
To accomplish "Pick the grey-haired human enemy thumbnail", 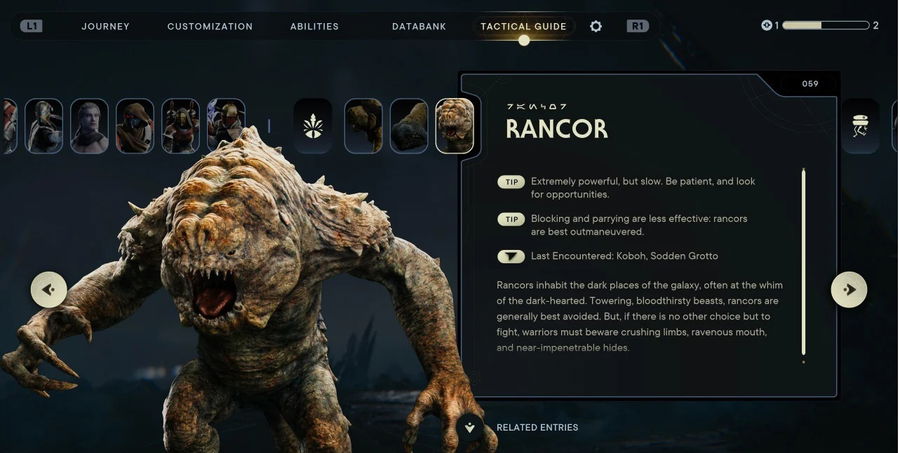I will point(89,126).
